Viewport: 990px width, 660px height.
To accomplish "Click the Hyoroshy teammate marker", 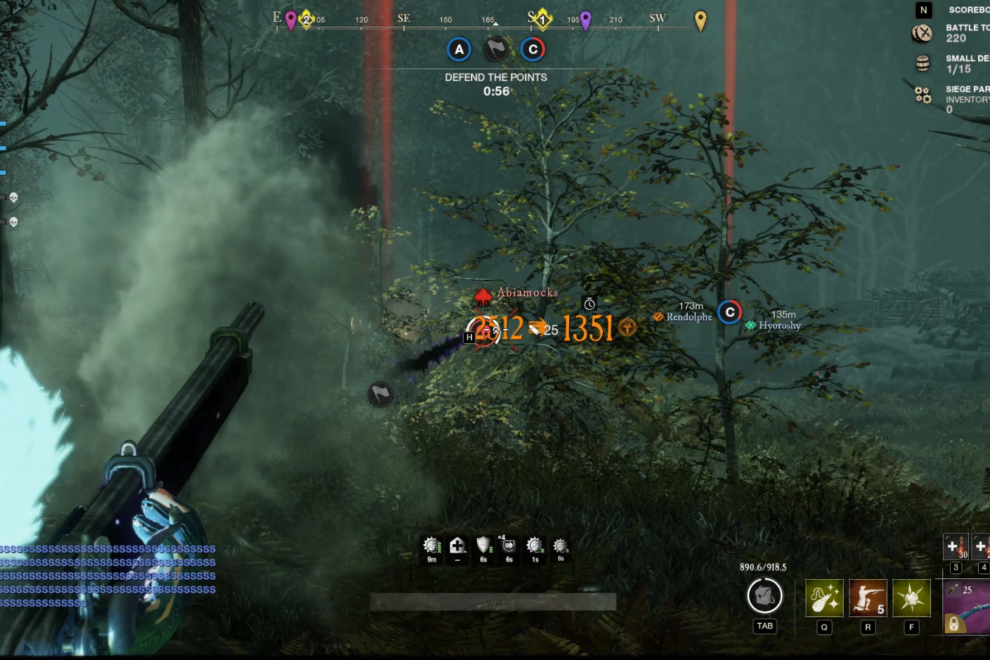I will click(x=751, y=326).
